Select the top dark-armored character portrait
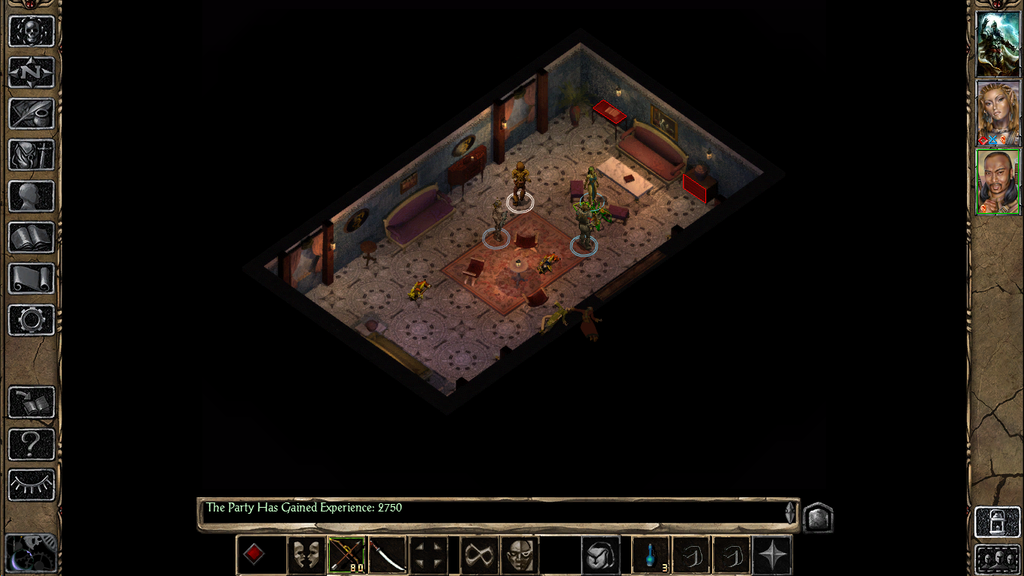The image size is (1024, 576). coord(998,43)
